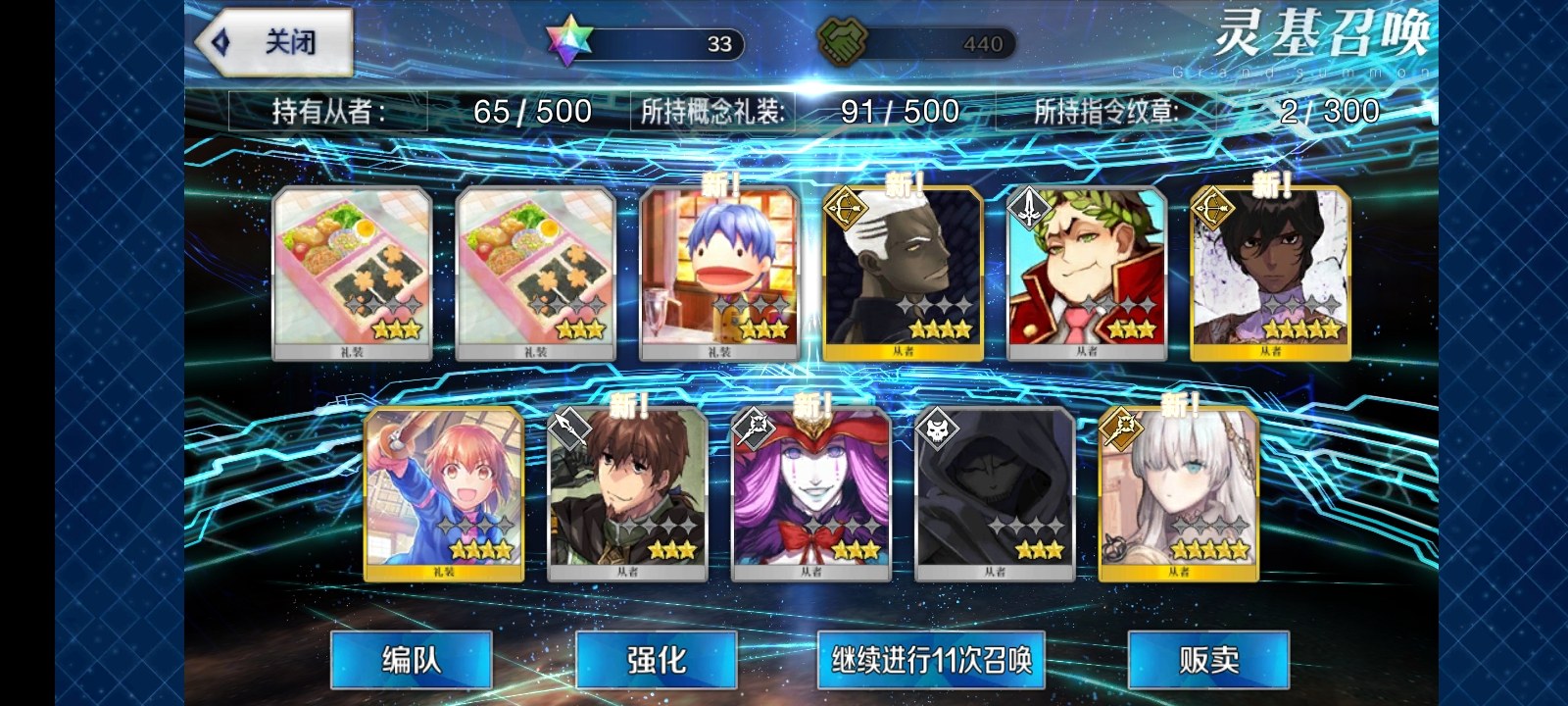This screenshot has width=1568, height=706.
Task: View the black-hooded assassin servant card
Action: (x=995, y=495)
